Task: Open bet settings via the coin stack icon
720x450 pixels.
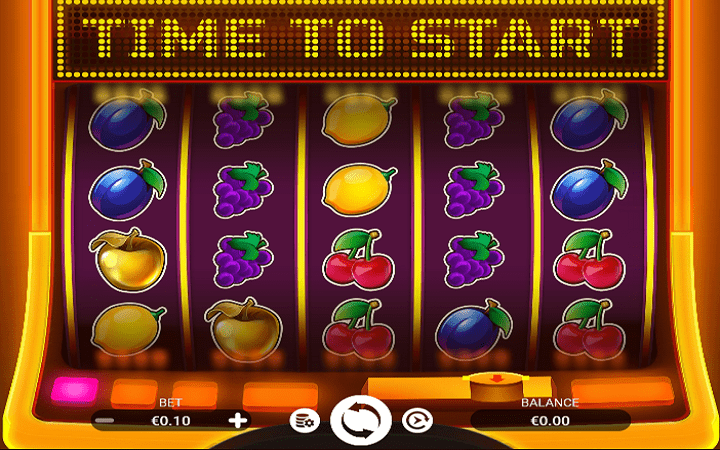Action: (x=303, y=421)
